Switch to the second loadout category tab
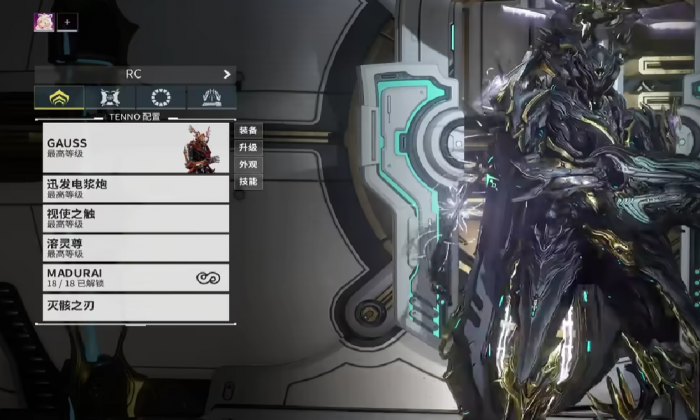700x420 pixels. [x=109, y=97]
